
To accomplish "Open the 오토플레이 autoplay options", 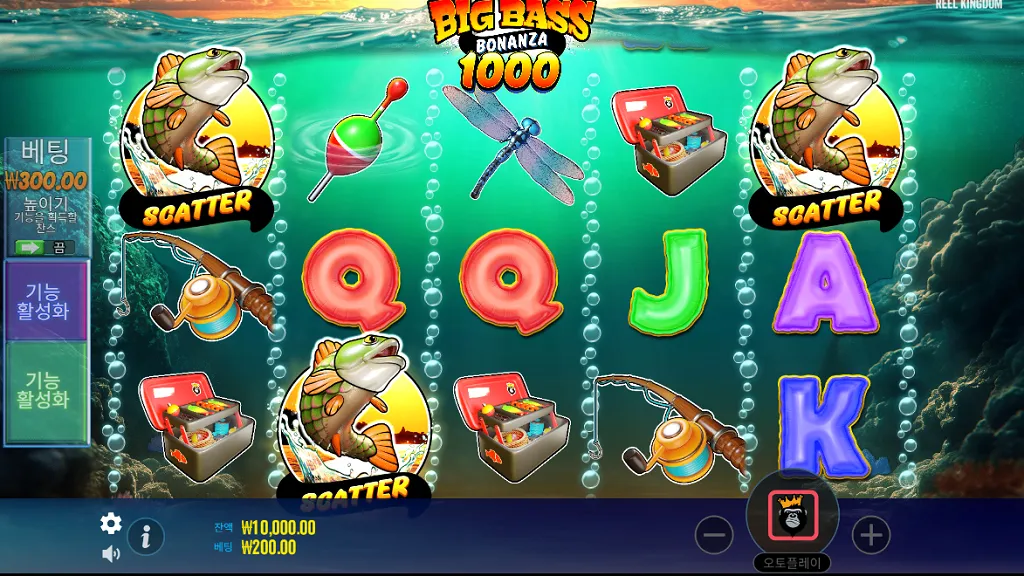I will pyautogui.click(x=792, y=563).
